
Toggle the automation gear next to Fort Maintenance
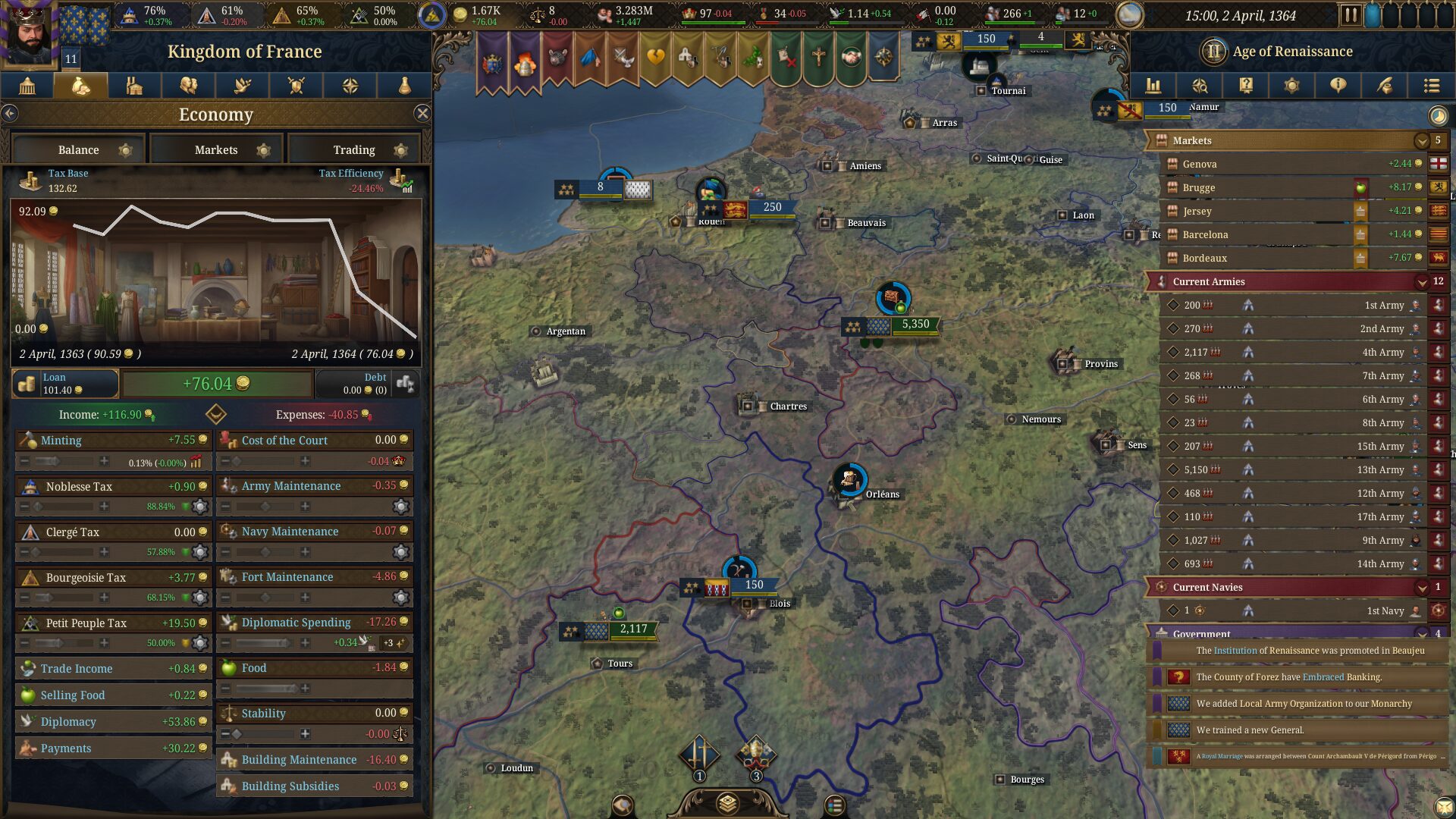[402, 598]
